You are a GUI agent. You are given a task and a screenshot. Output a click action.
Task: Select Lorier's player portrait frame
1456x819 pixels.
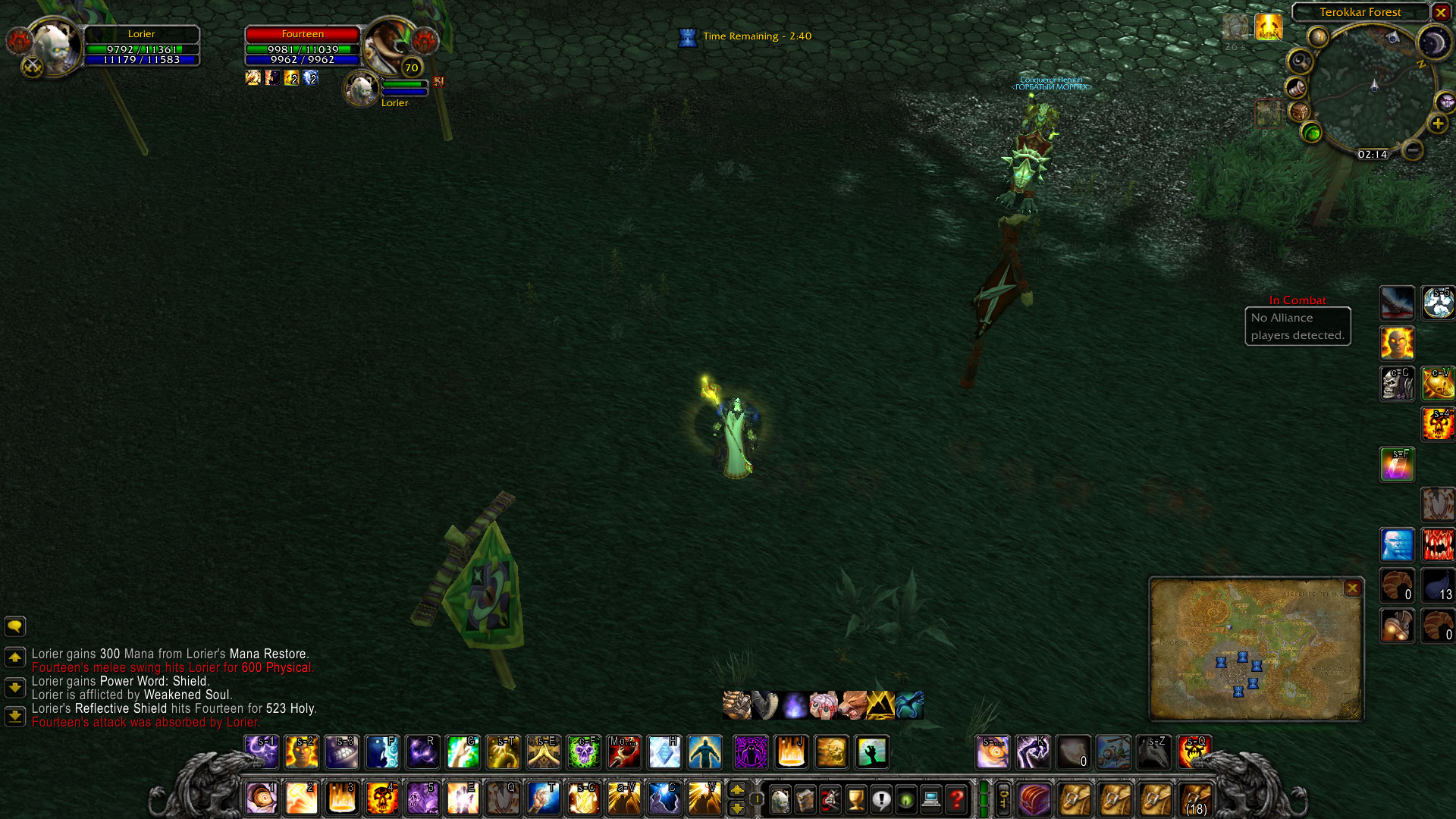click(53, 47)
